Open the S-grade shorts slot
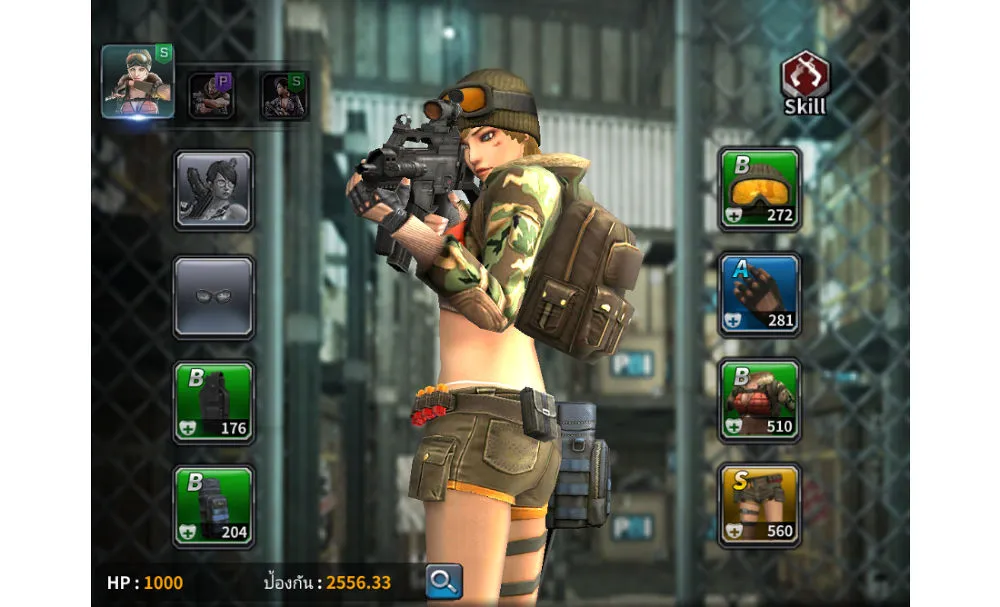Image resolution: width=1000 pixels, height=607 pixels. pos(760,505)
